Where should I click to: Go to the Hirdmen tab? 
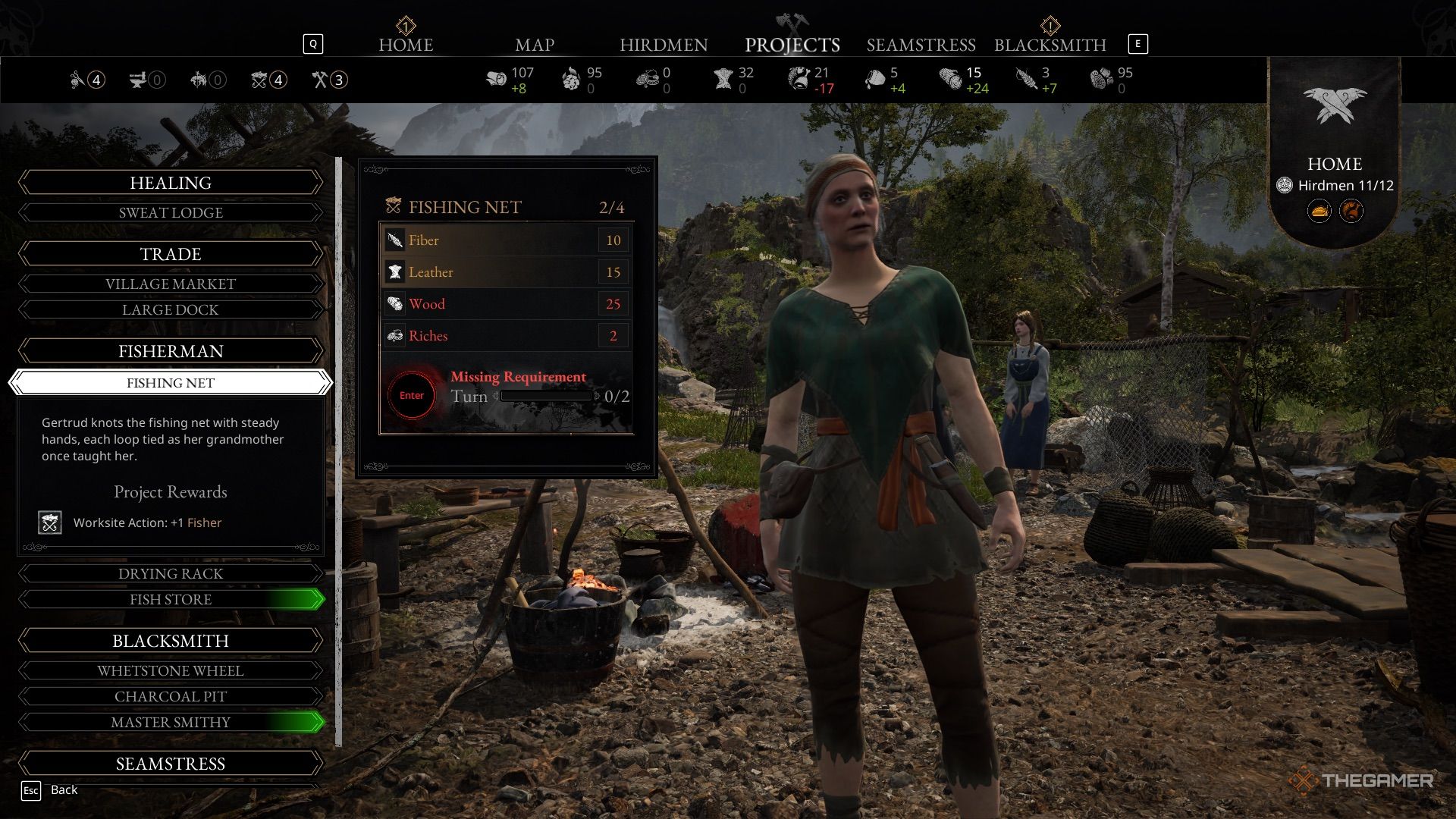click(x=664, y=45)
